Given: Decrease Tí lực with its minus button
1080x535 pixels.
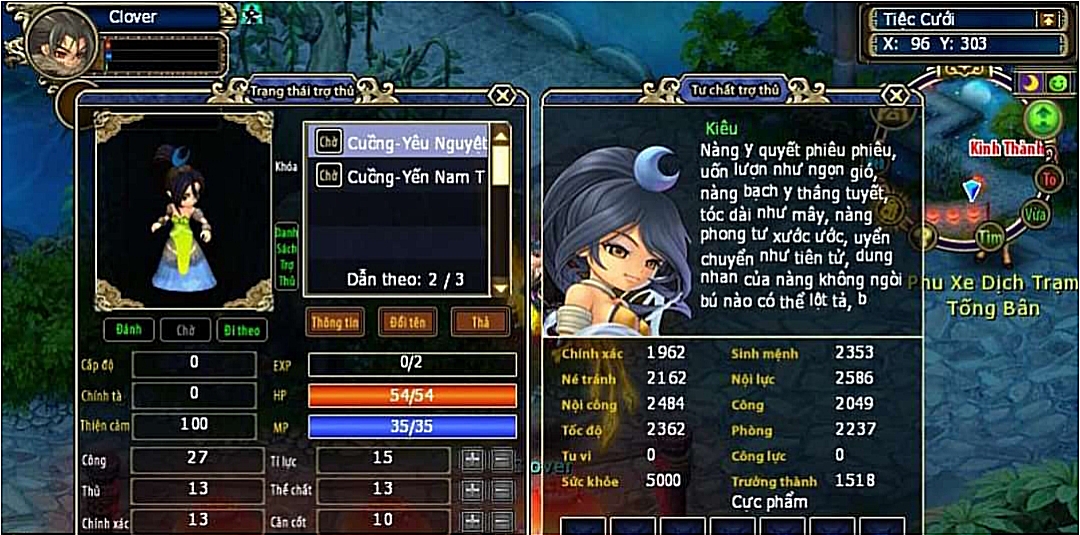Looking at the screenshot, I should [x=502, y=459].
